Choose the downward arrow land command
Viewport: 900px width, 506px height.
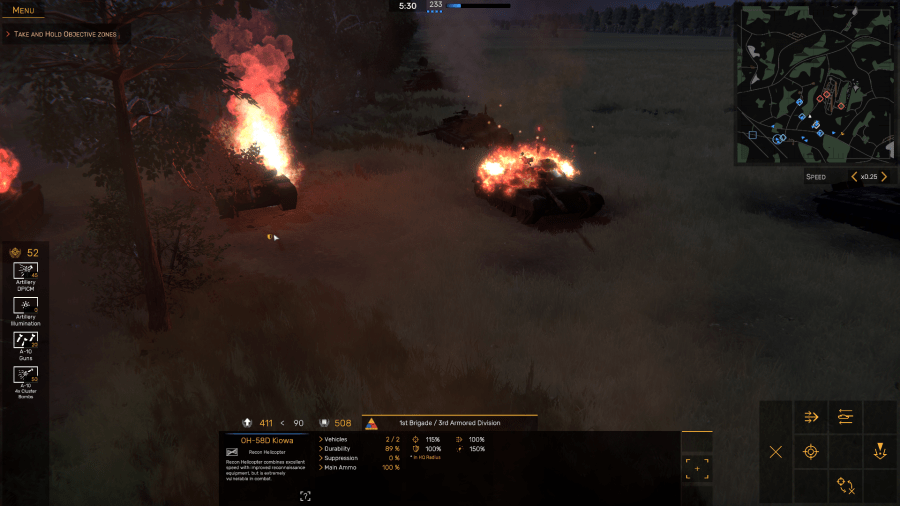coord(880,452)
